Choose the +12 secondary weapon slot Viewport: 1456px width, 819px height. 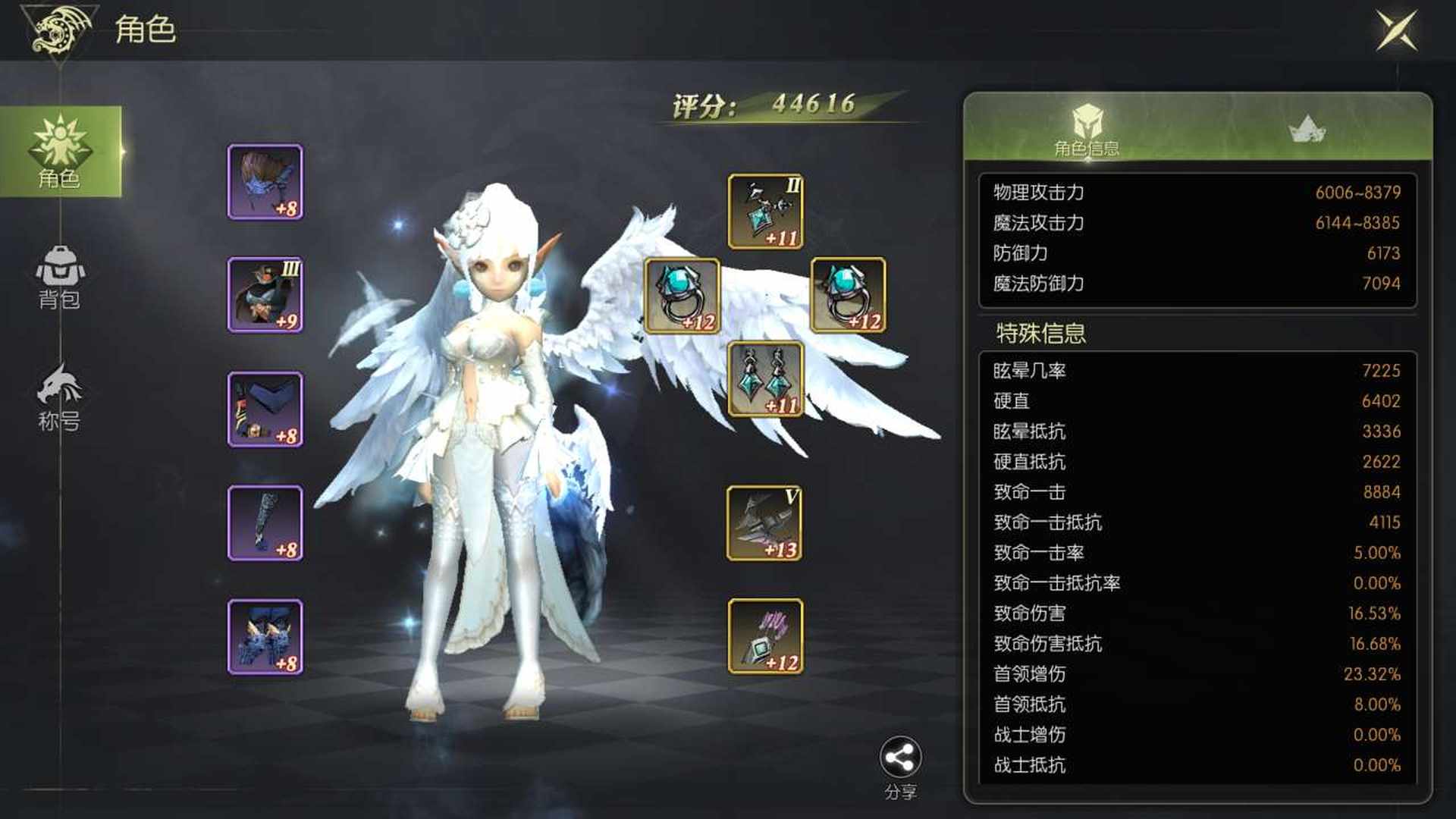[765, 637]
